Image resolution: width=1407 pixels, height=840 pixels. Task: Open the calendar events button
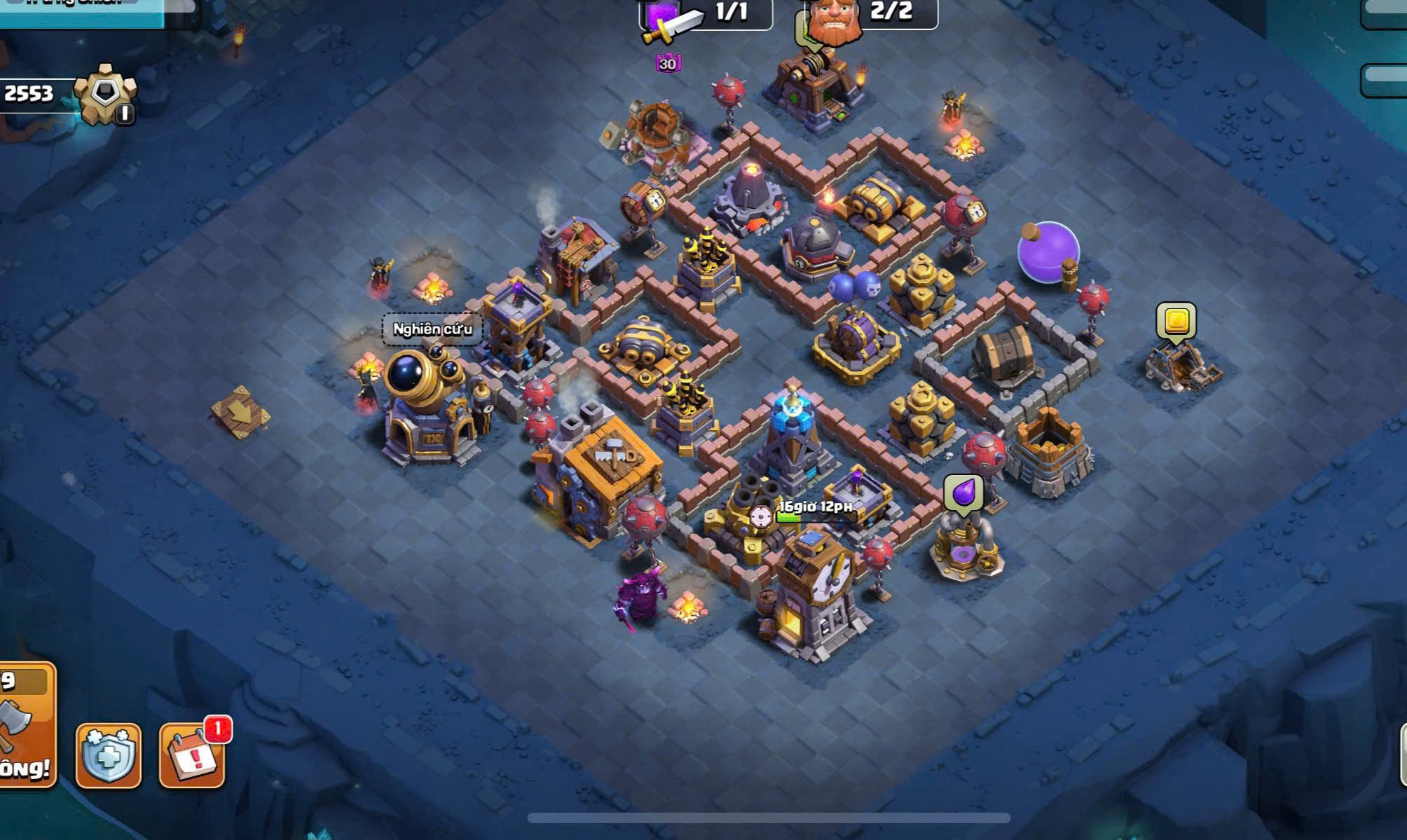193,755
